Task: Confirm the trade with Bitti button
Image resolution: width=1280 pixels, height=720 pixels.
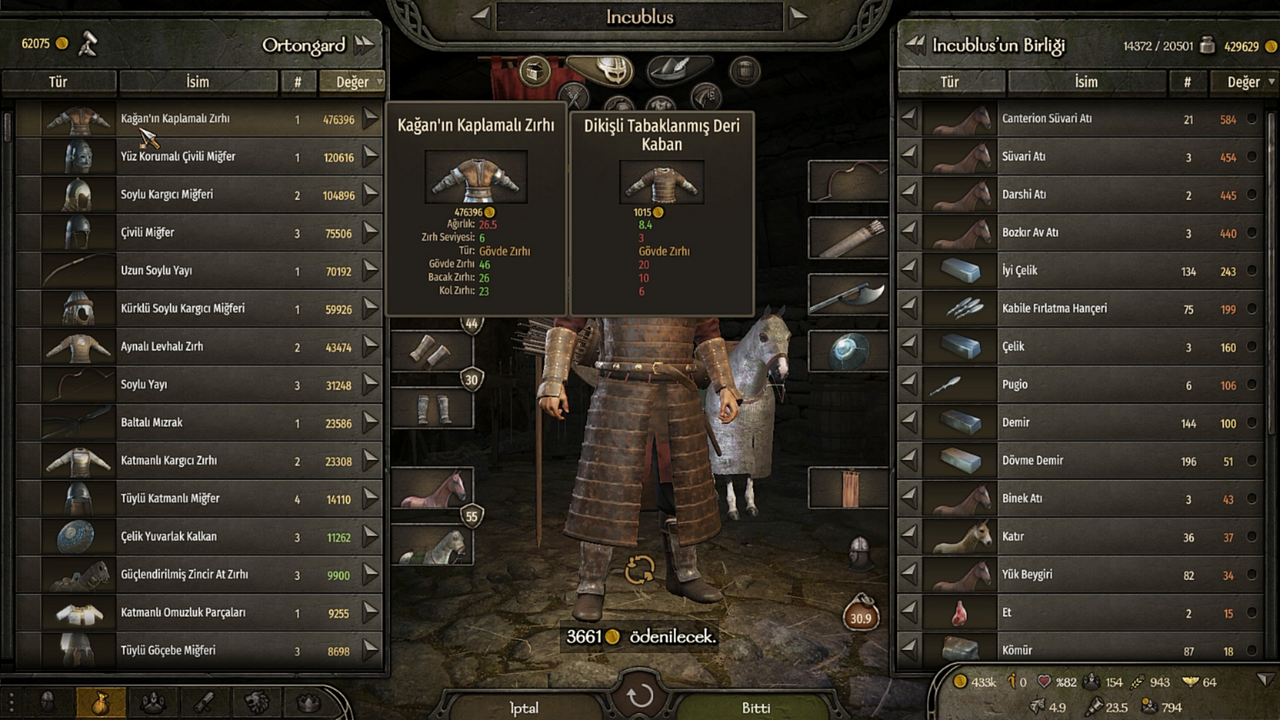Action: pos(756,707)
